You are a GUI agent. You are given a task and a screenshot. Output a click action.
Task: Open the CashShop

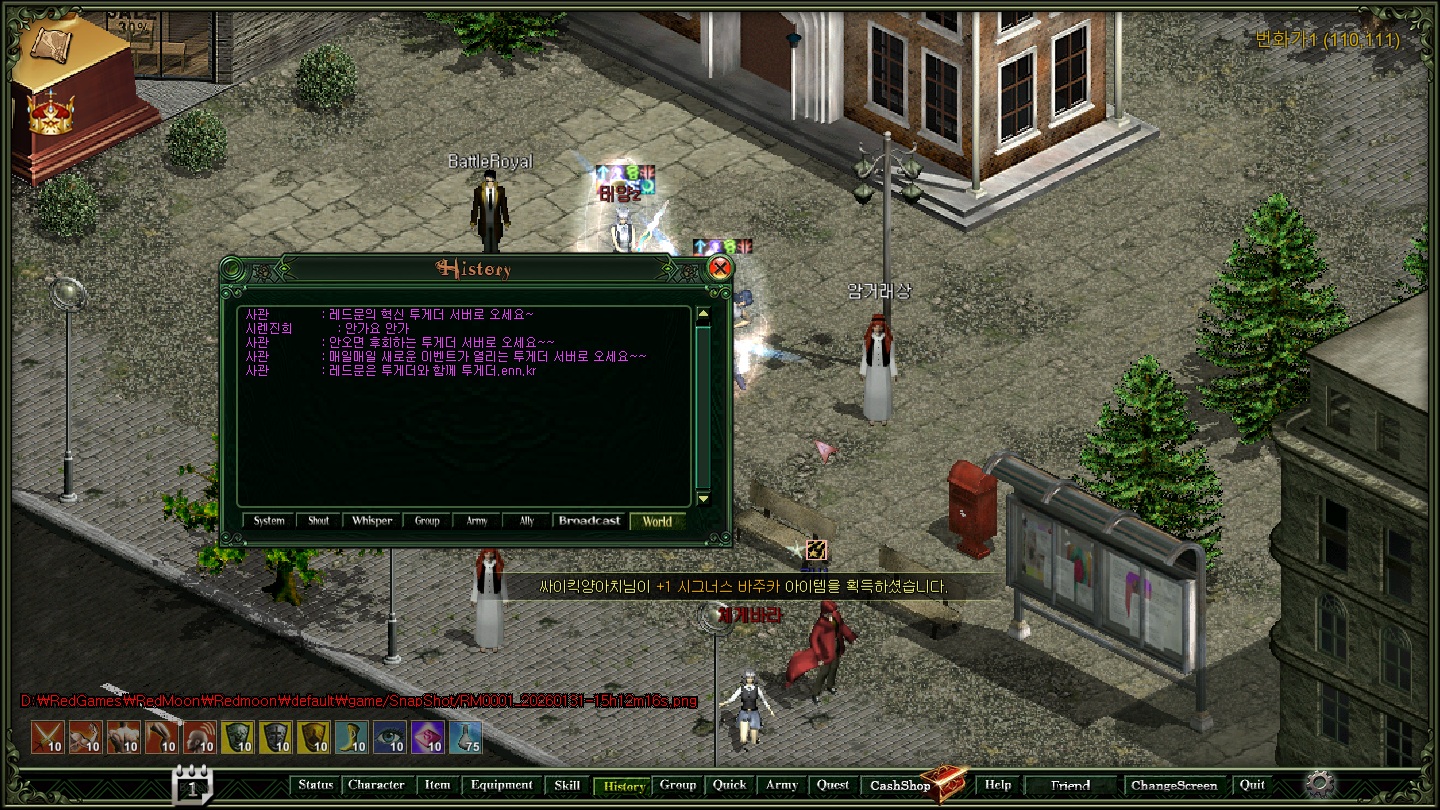[x=900, y=786]
